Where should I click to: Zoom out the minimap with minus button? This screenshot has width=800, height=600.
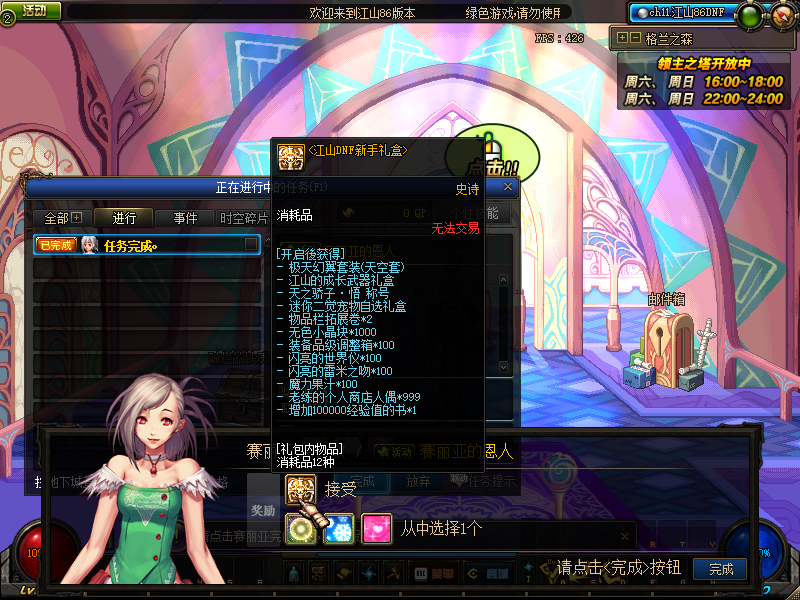point(635,38)
